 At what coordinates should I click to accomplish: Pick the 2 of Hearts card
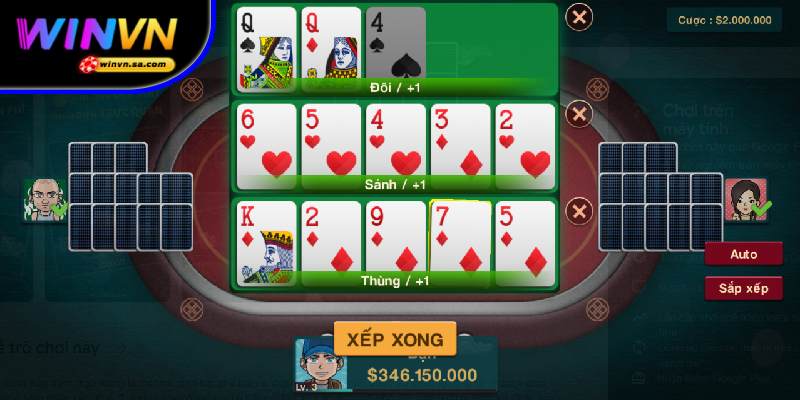coord(525,140)
